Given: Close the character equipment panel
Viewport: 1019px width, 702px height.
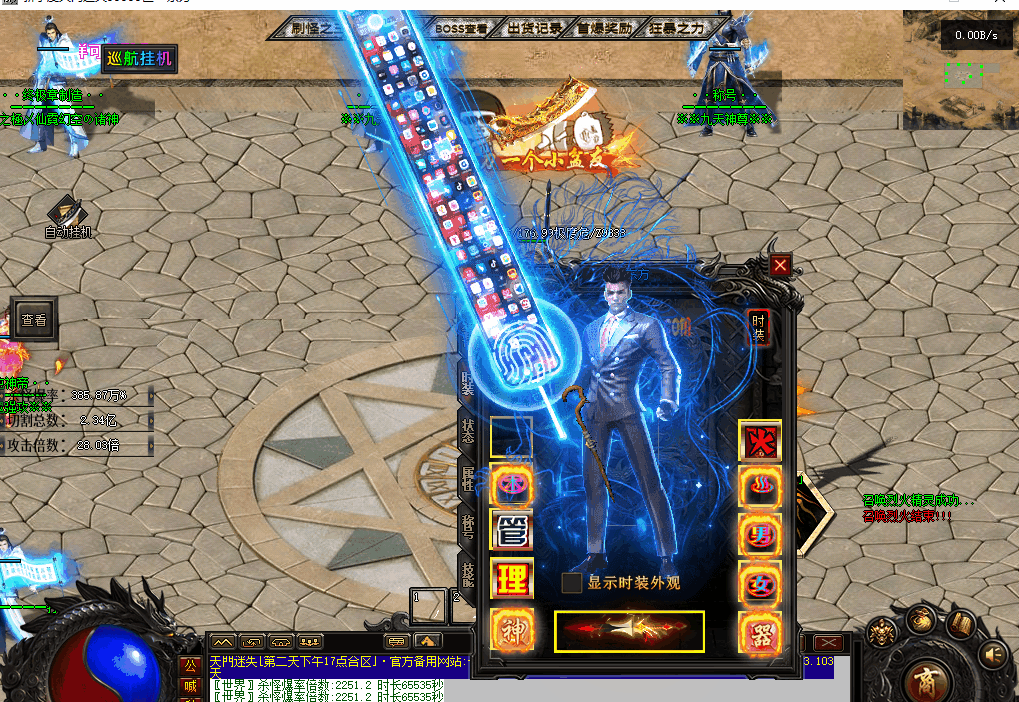Looking at the screenshot, I should 780,265.
